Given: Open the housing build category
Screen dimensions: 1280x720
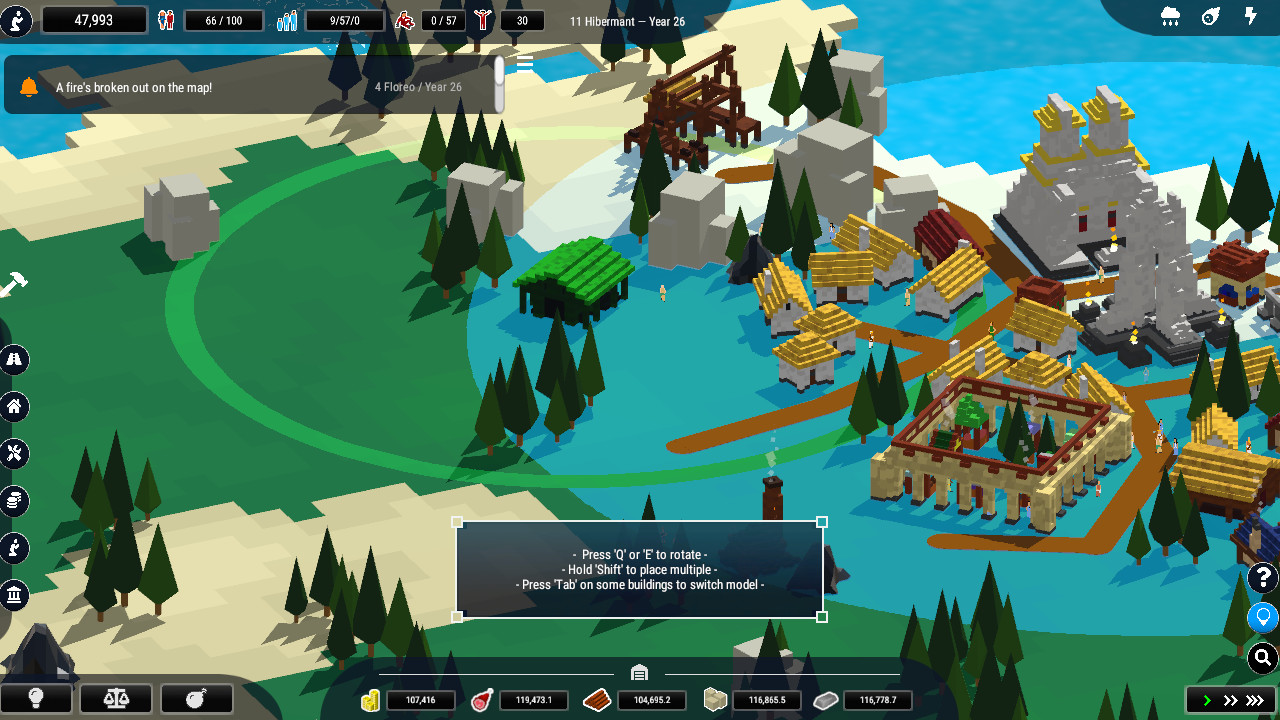Looking at the screenshot, I should coord(14,407).
